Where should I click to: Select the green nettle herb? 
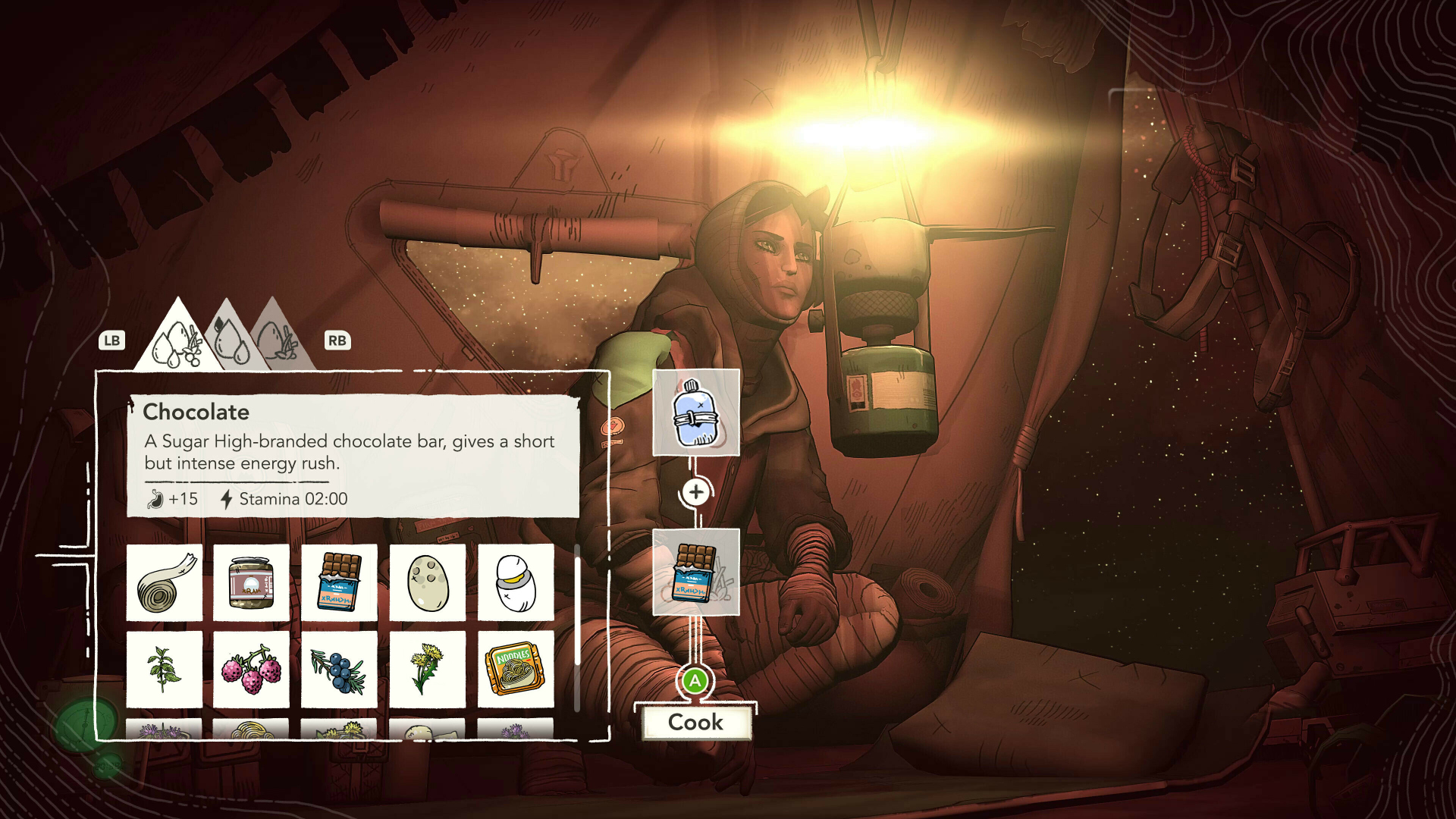pos(165,669)
